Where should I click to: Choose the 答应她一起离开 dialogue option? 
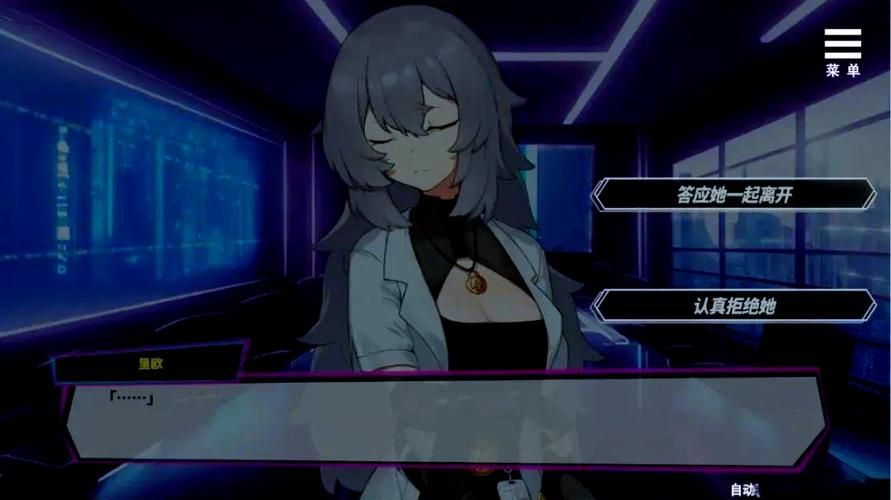[734, 194]
